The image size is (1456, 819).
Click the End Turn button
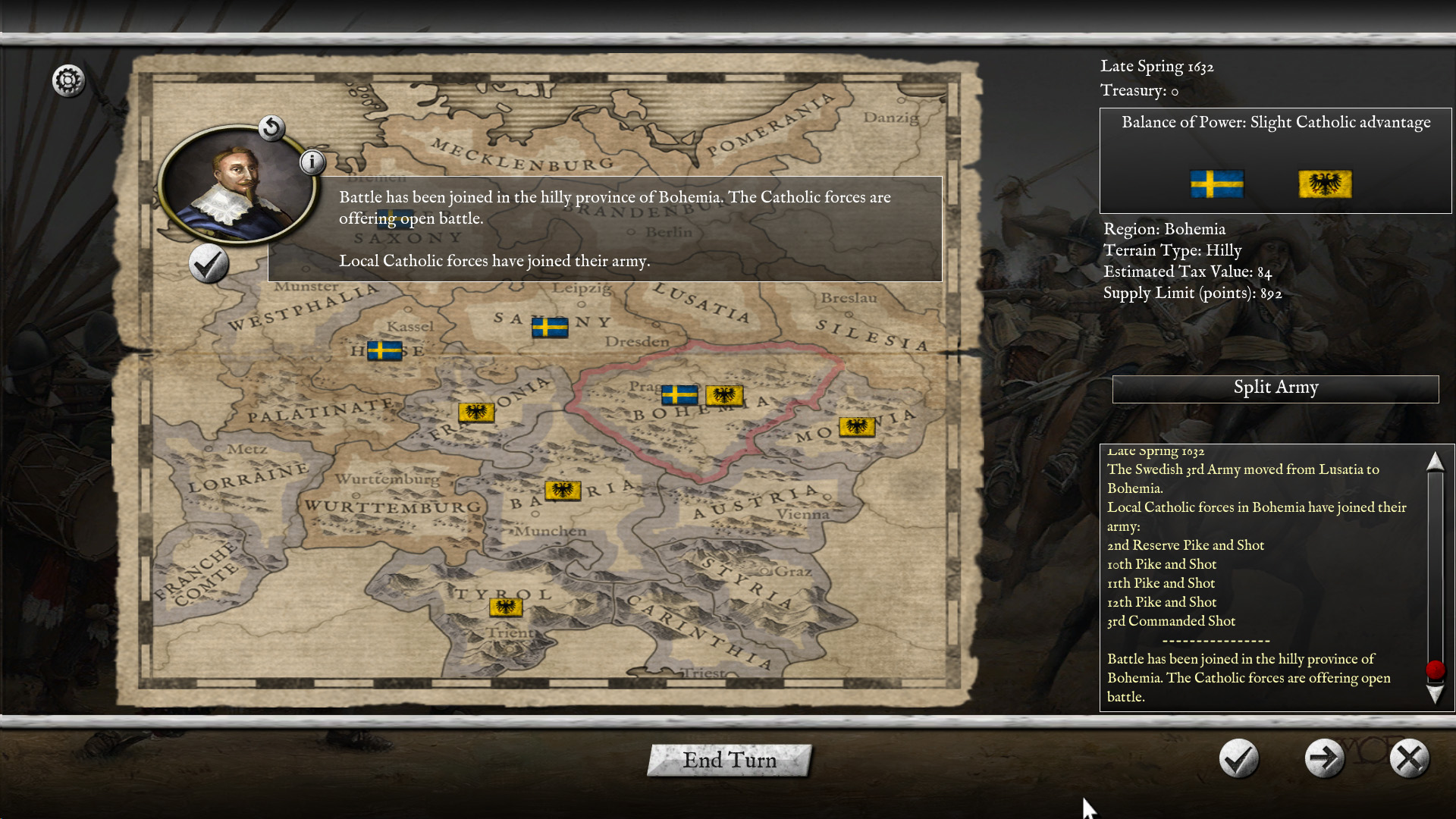click(x=729, y=761)
